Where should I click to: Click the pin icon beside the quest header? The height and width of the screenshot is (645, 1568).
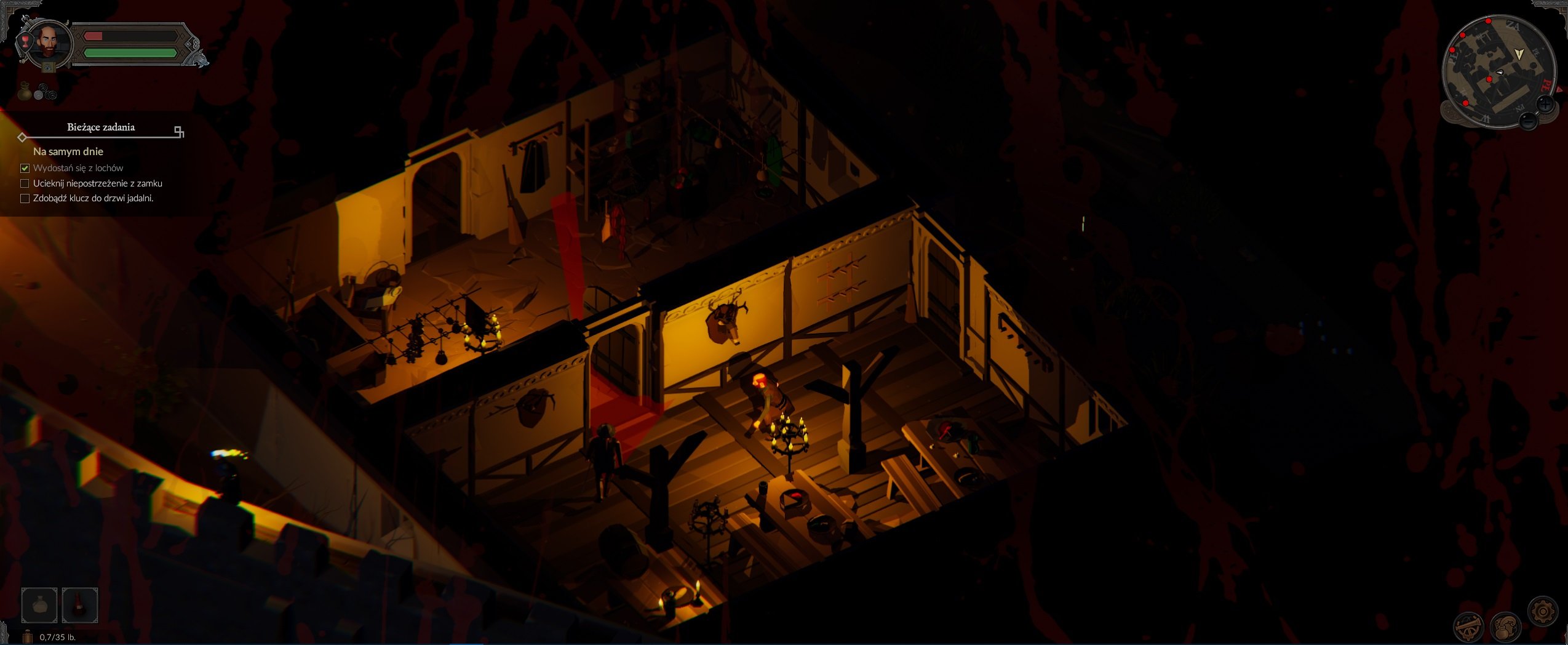coord(178,130)
